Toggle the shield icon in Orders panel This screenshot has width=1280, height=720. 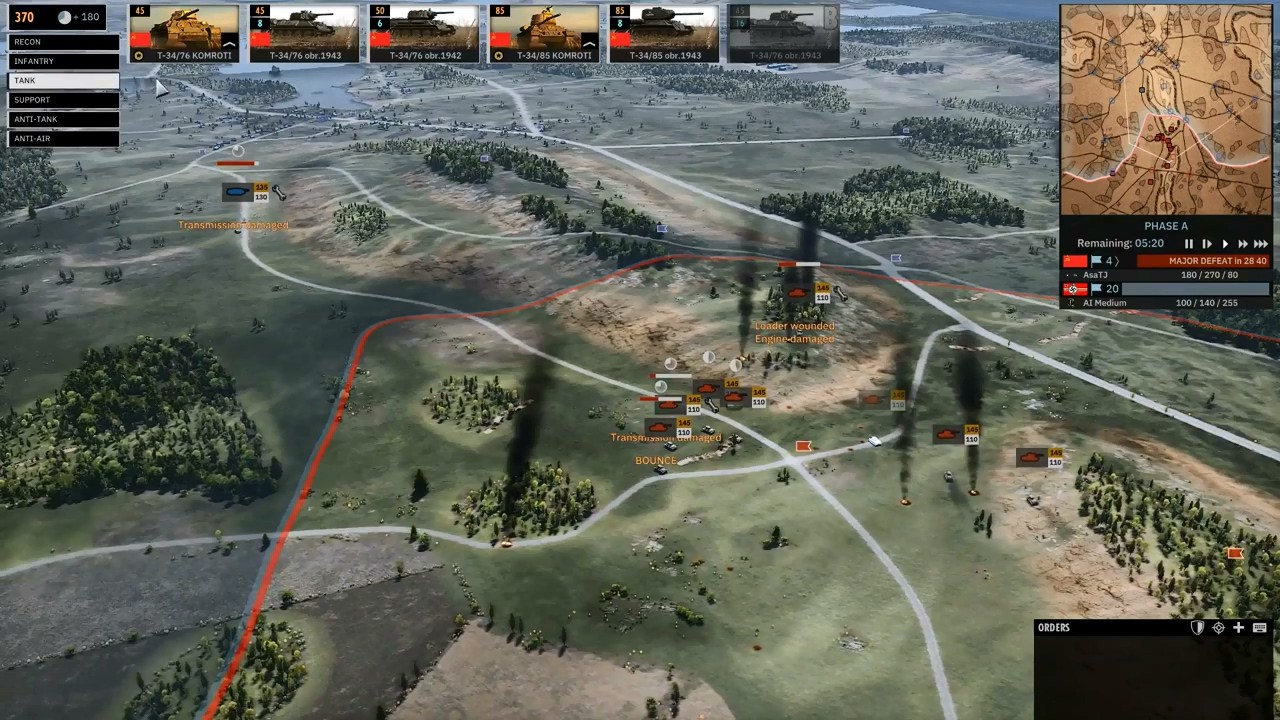pos(1198,628)
